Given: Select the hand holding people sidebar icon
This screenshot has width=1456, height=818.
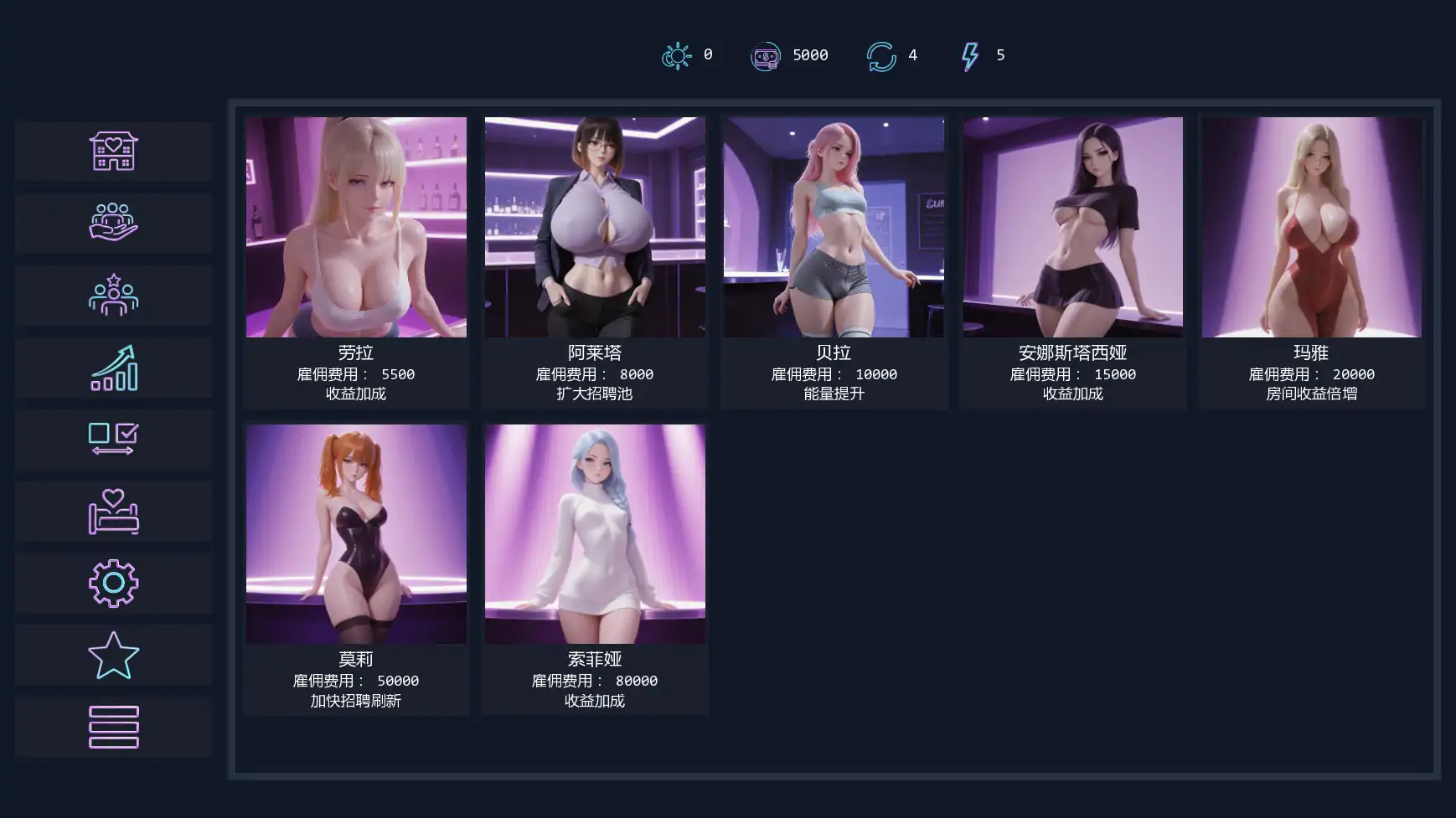Looking at the screenshot, I should point(113,223).
